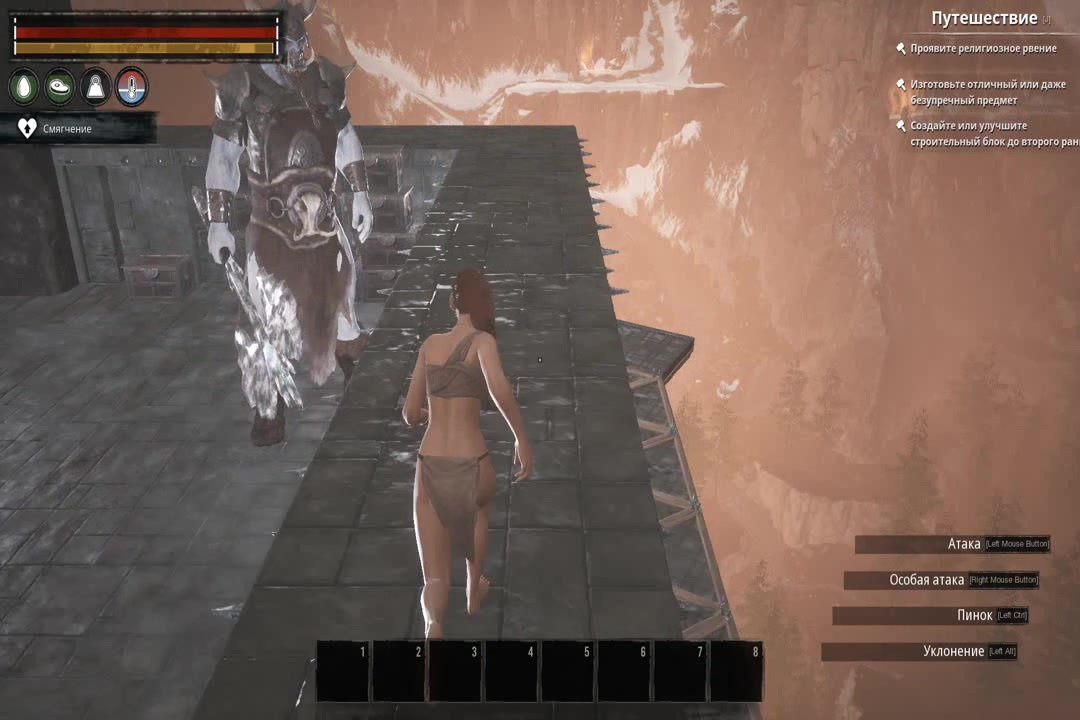The width and height of the screenshot is (1080, 720).
Task: Activate hotbar slot number 8
Action: (x=736, y=672)
